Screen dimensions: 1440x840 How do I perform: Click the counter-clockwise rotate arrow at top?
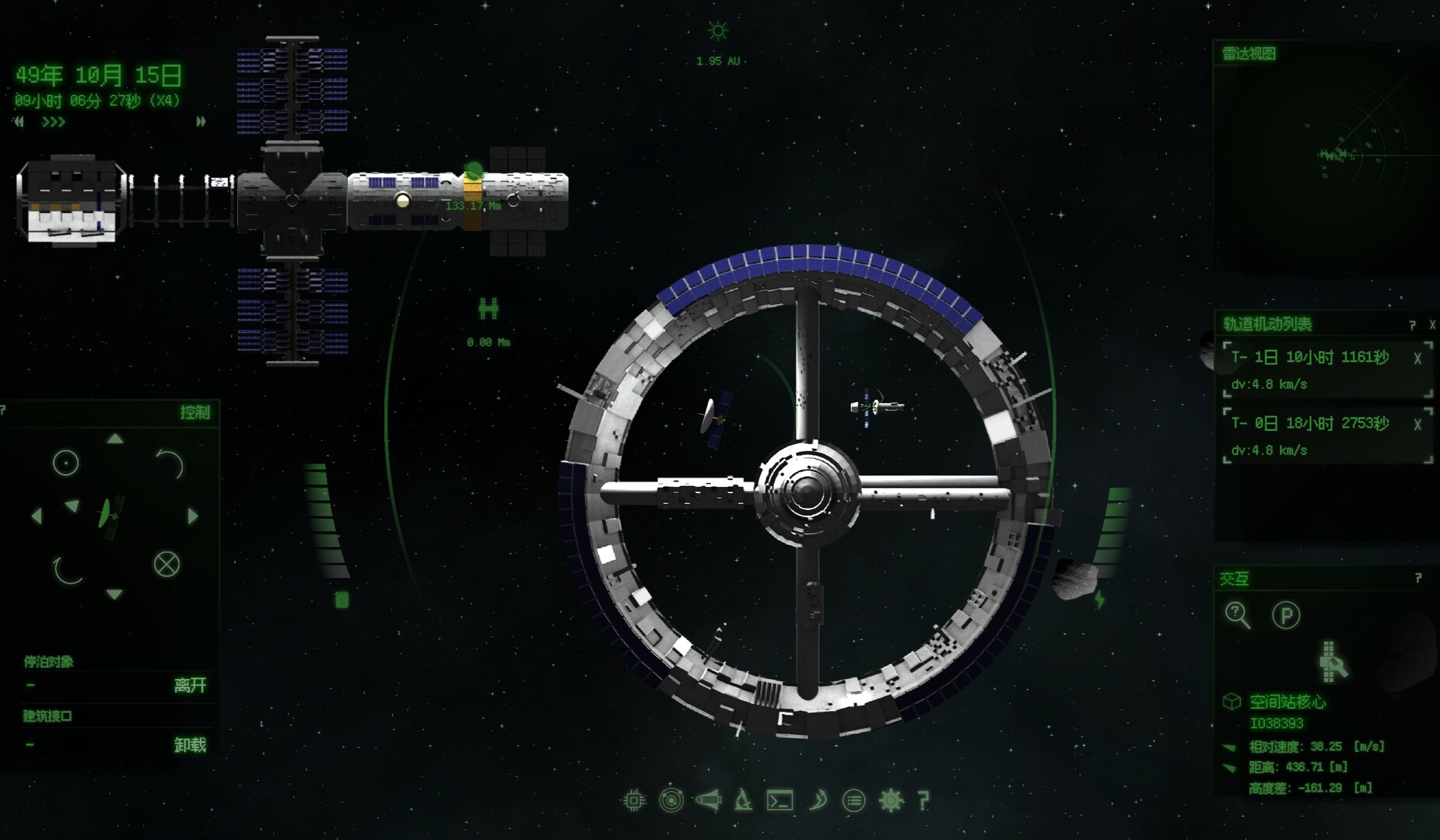click(x=170, y=464)
